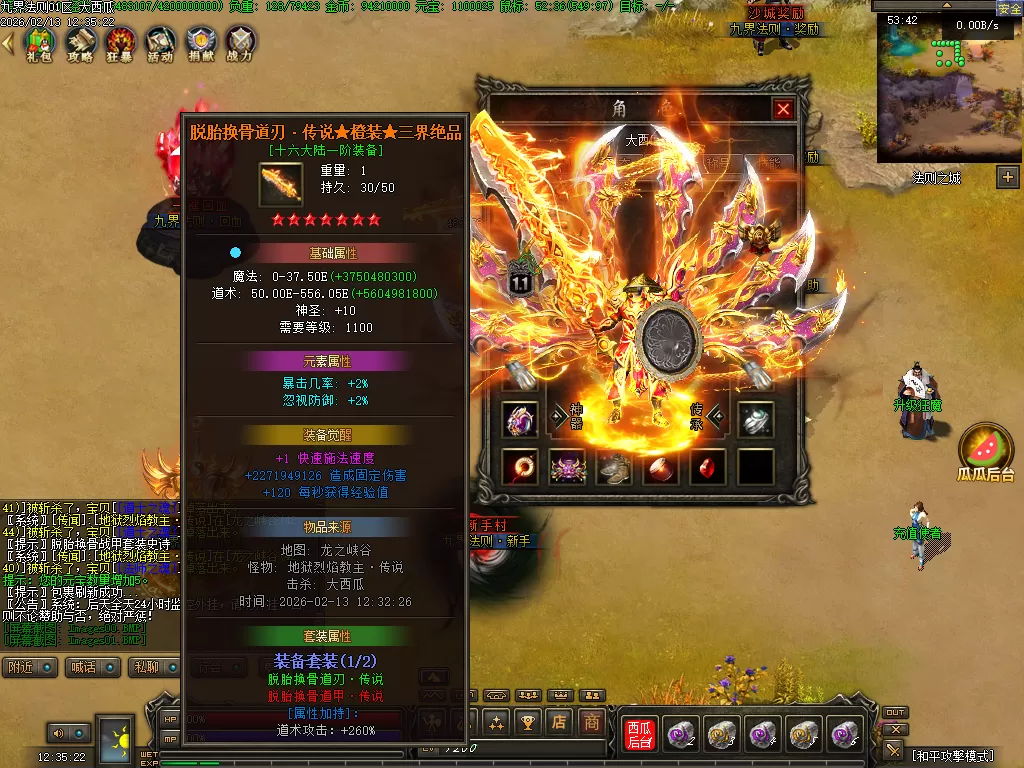Select the 西瓜后台 red hotbar slot

click(638, 734)
